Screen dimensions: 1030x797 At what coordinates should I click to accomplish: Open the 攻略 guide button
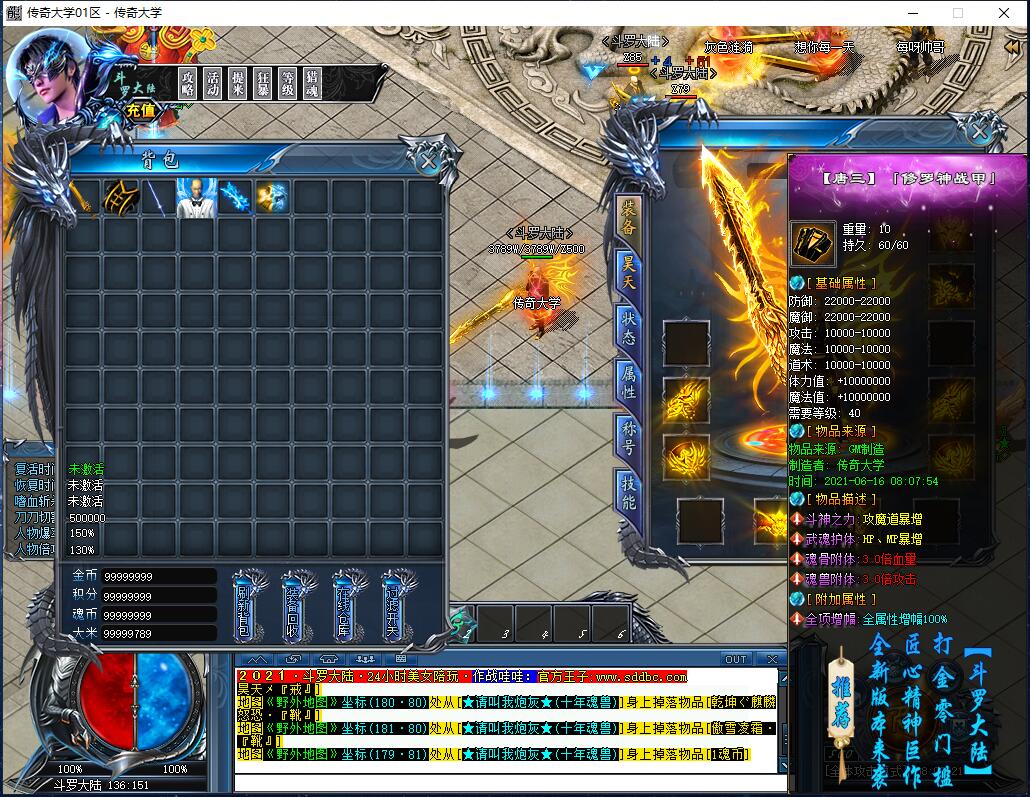coord(187,82)
